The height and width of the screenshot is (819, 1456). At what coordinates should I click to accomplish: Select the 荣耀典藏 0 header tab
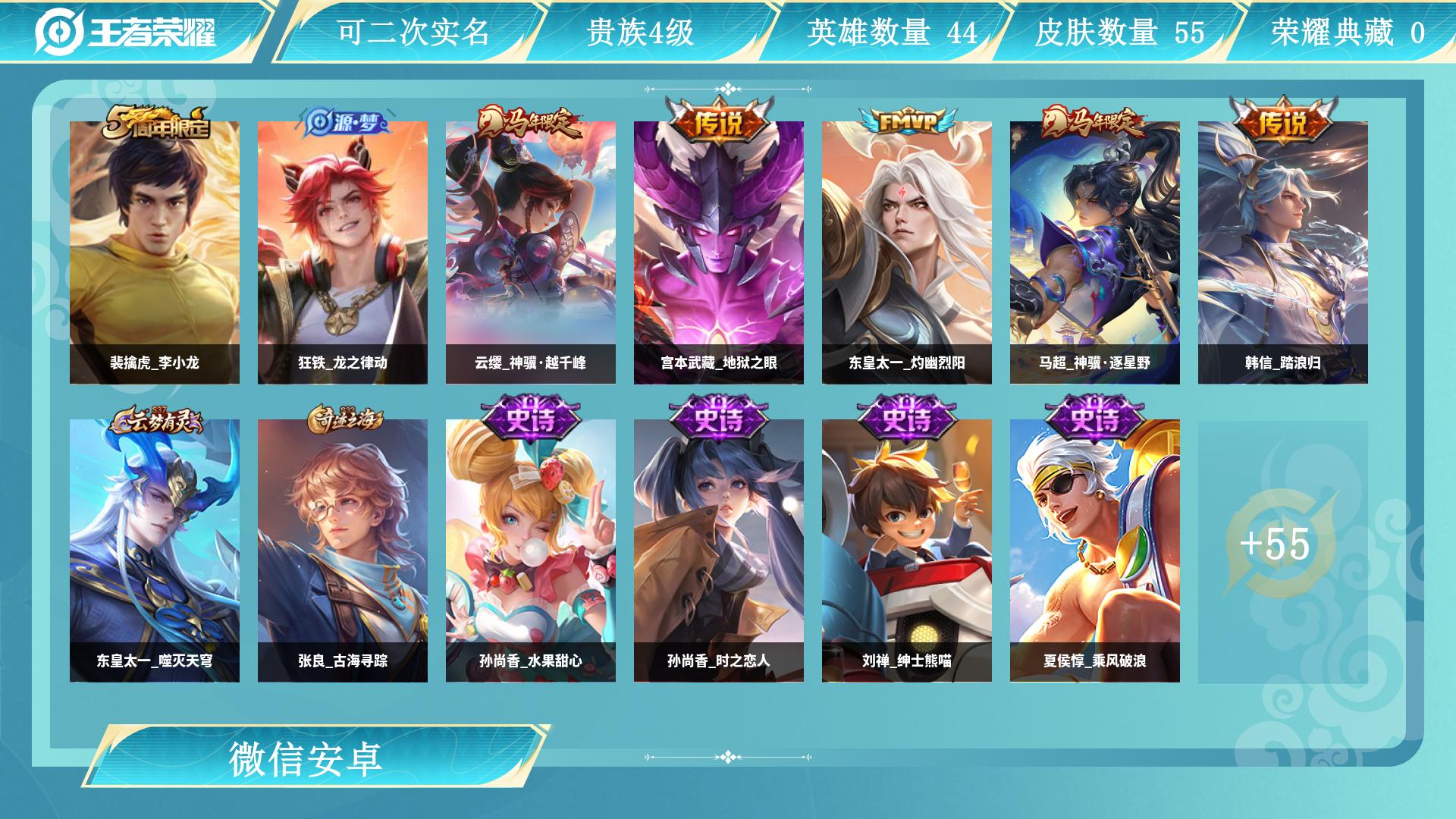click(1347, 32)
